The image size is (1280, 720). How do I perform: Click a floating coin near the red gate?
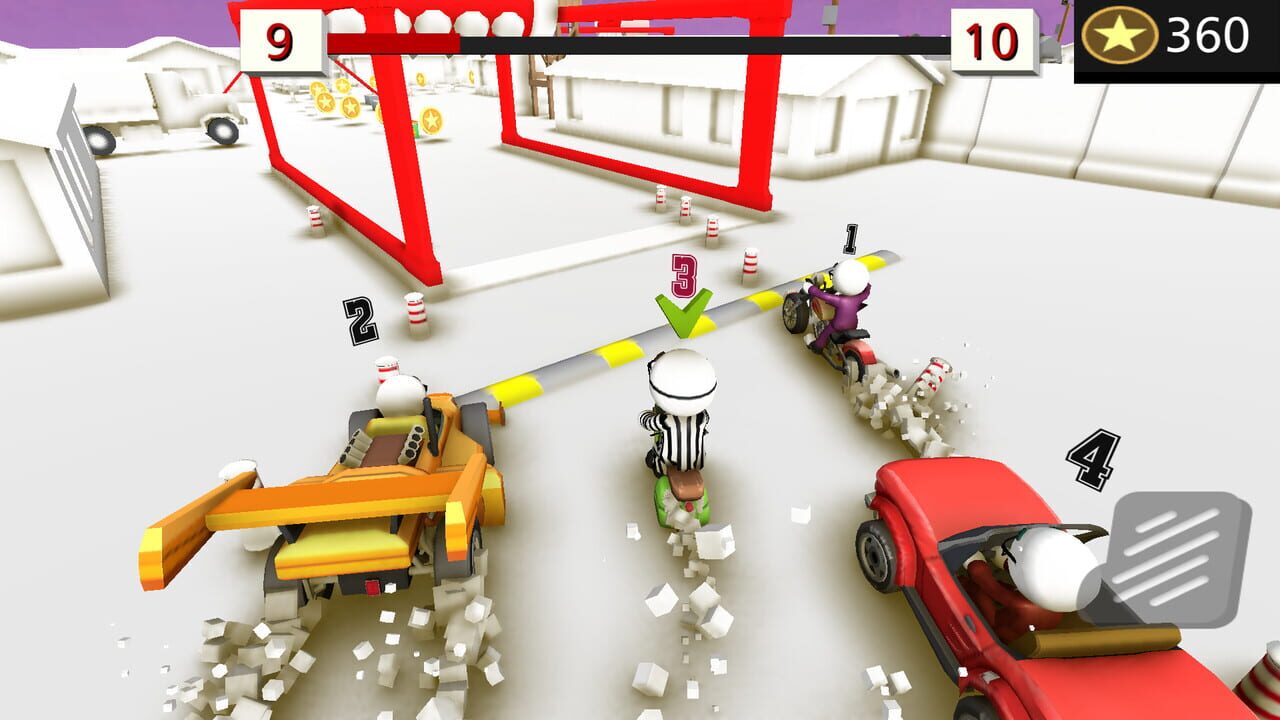(430, 120)
